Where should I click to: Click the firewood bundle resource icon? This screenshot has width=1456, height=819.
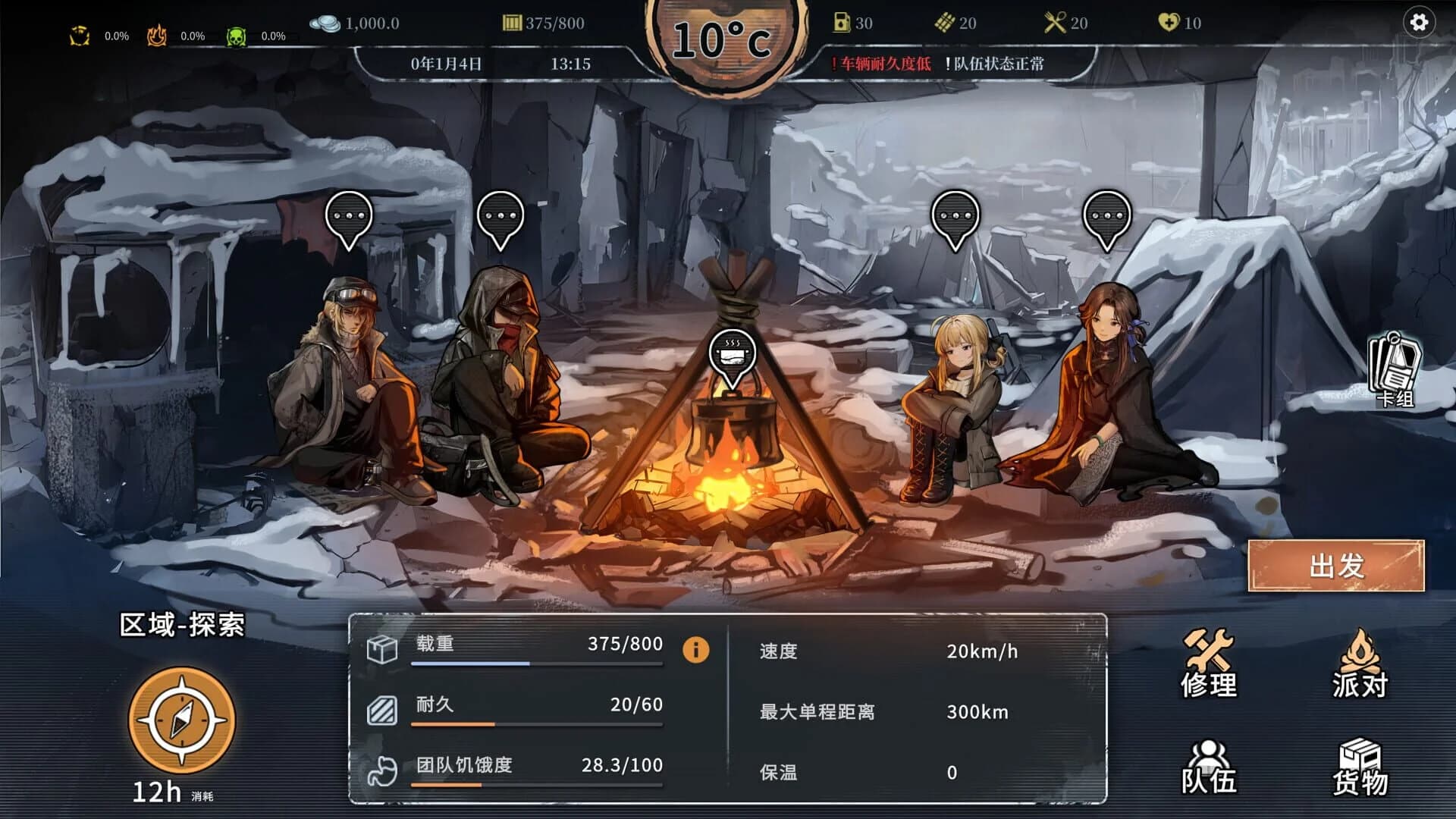pos(946,23)
